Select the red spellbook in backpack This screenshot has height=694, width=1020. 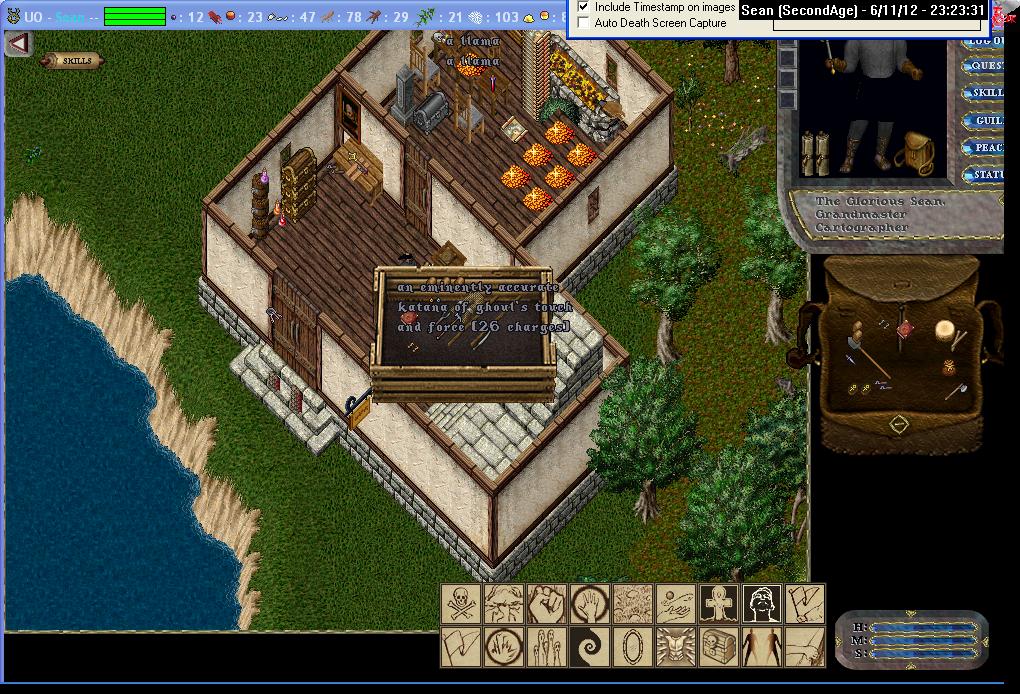tap(906, 330)
